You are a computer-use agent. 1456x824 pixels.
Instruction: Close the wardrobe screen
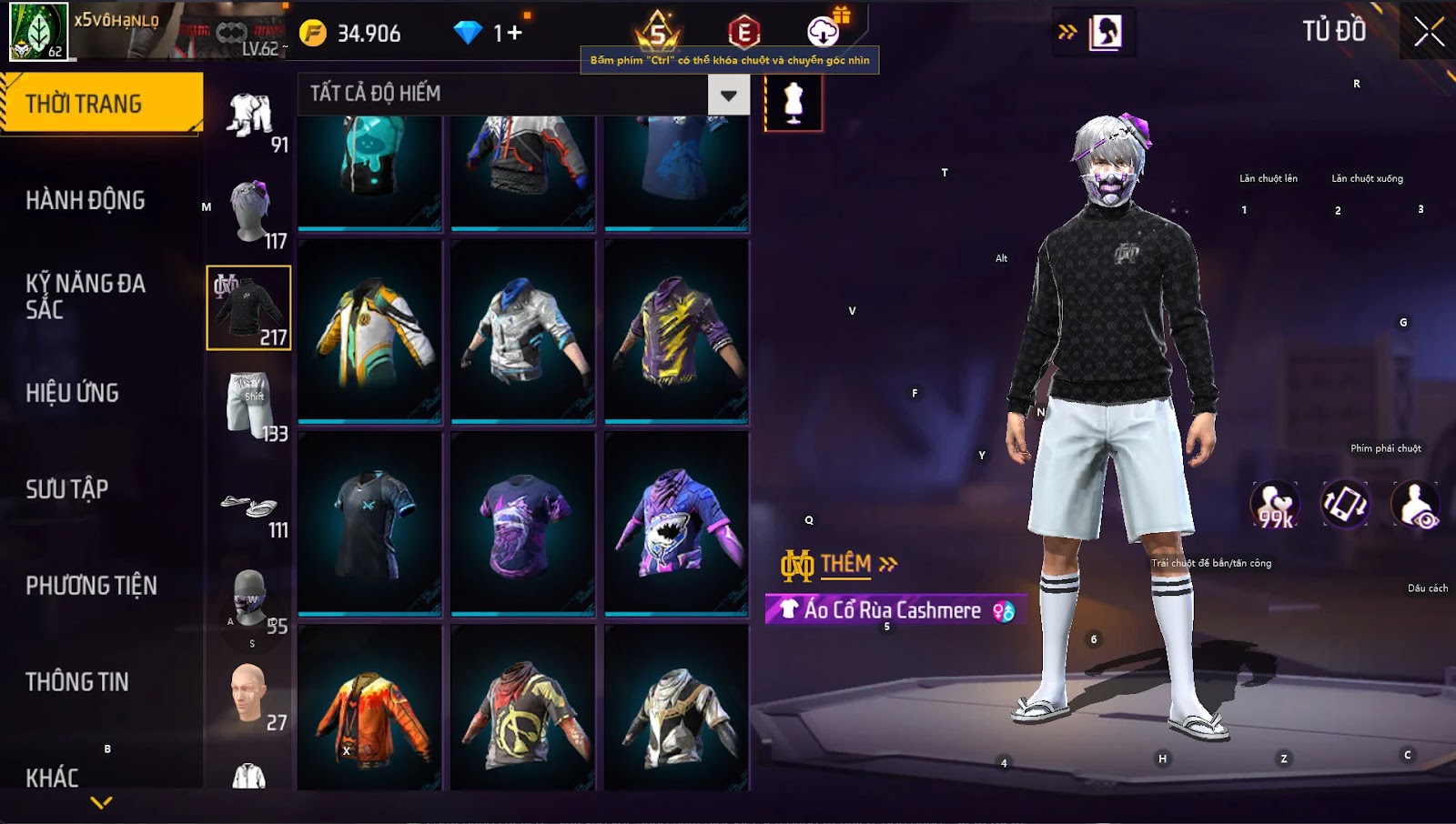coord(1429,33)
